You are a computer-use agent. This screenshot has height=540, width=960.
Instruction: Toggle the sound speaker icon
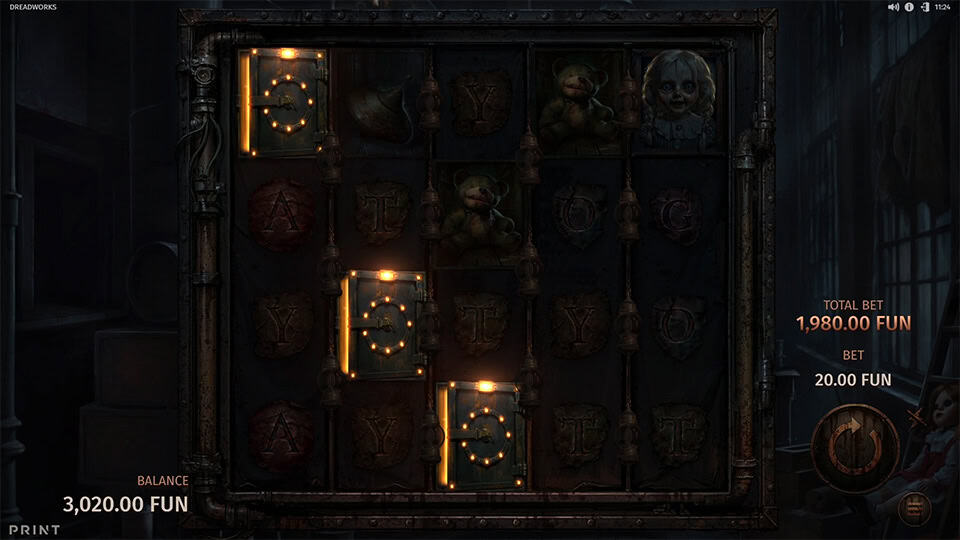click(x=893, y=7)
